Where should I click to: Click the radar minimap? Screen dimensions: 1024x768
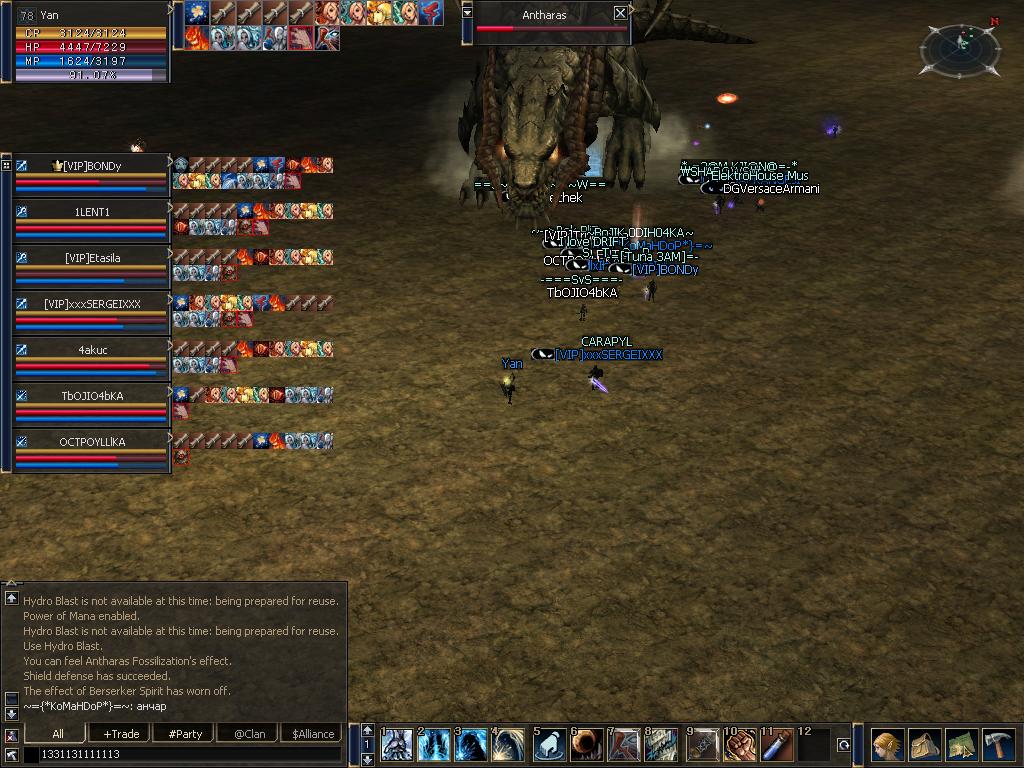pos(960,48)
